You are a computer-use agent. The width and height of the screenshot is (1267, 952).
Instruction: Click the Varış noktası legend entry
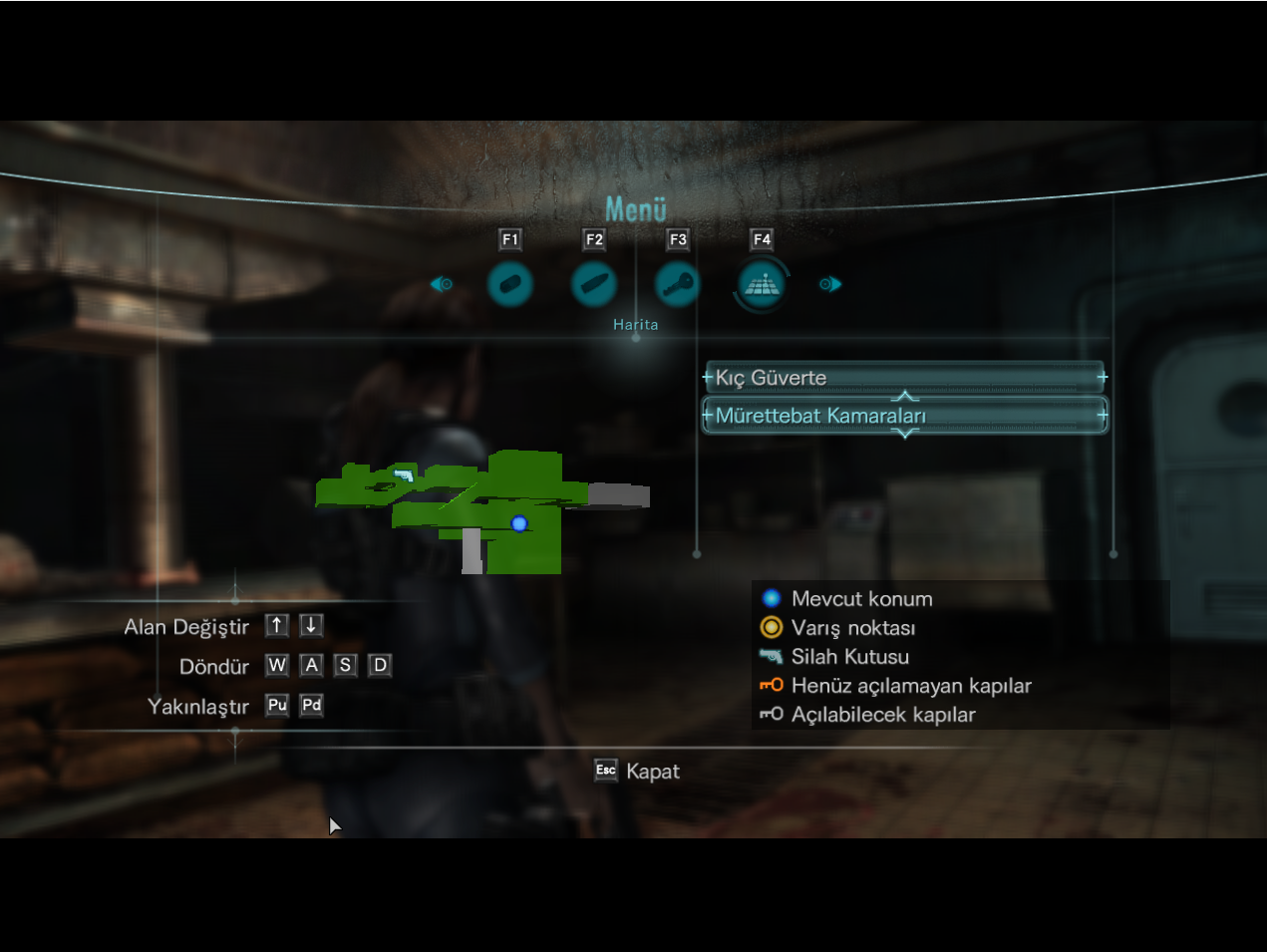(852, 628)
